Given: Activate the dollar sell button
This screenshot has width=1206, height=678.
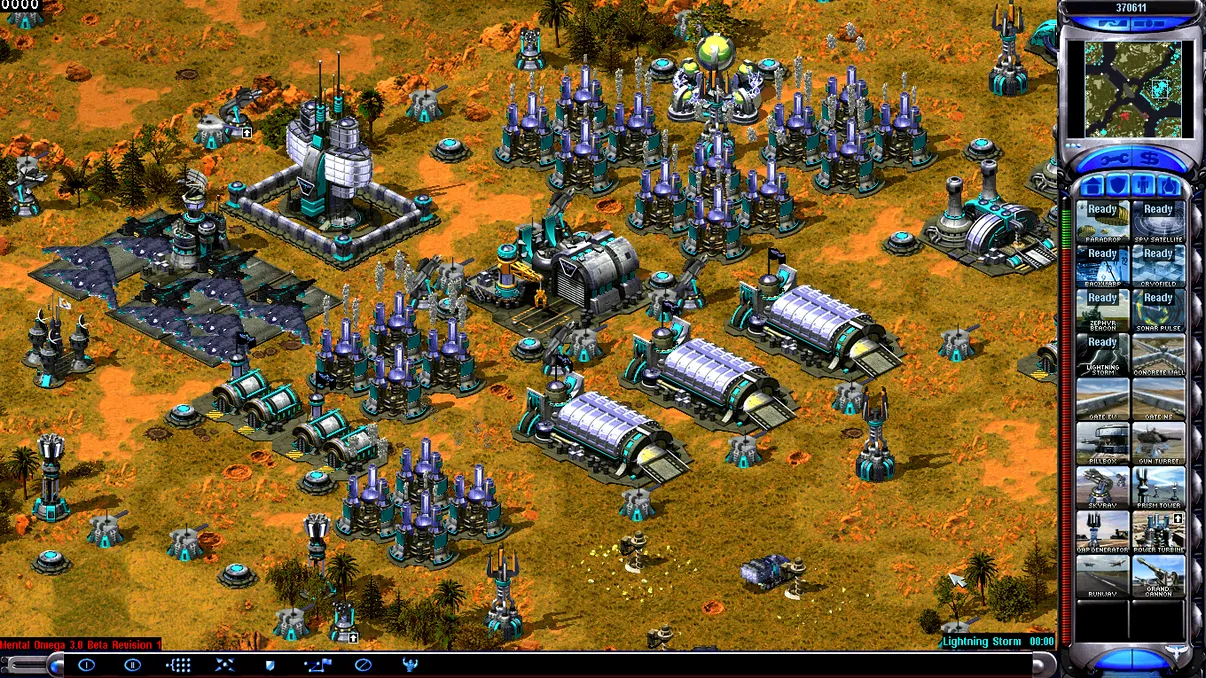Looking at the screenshot, I should point(1151,160).
